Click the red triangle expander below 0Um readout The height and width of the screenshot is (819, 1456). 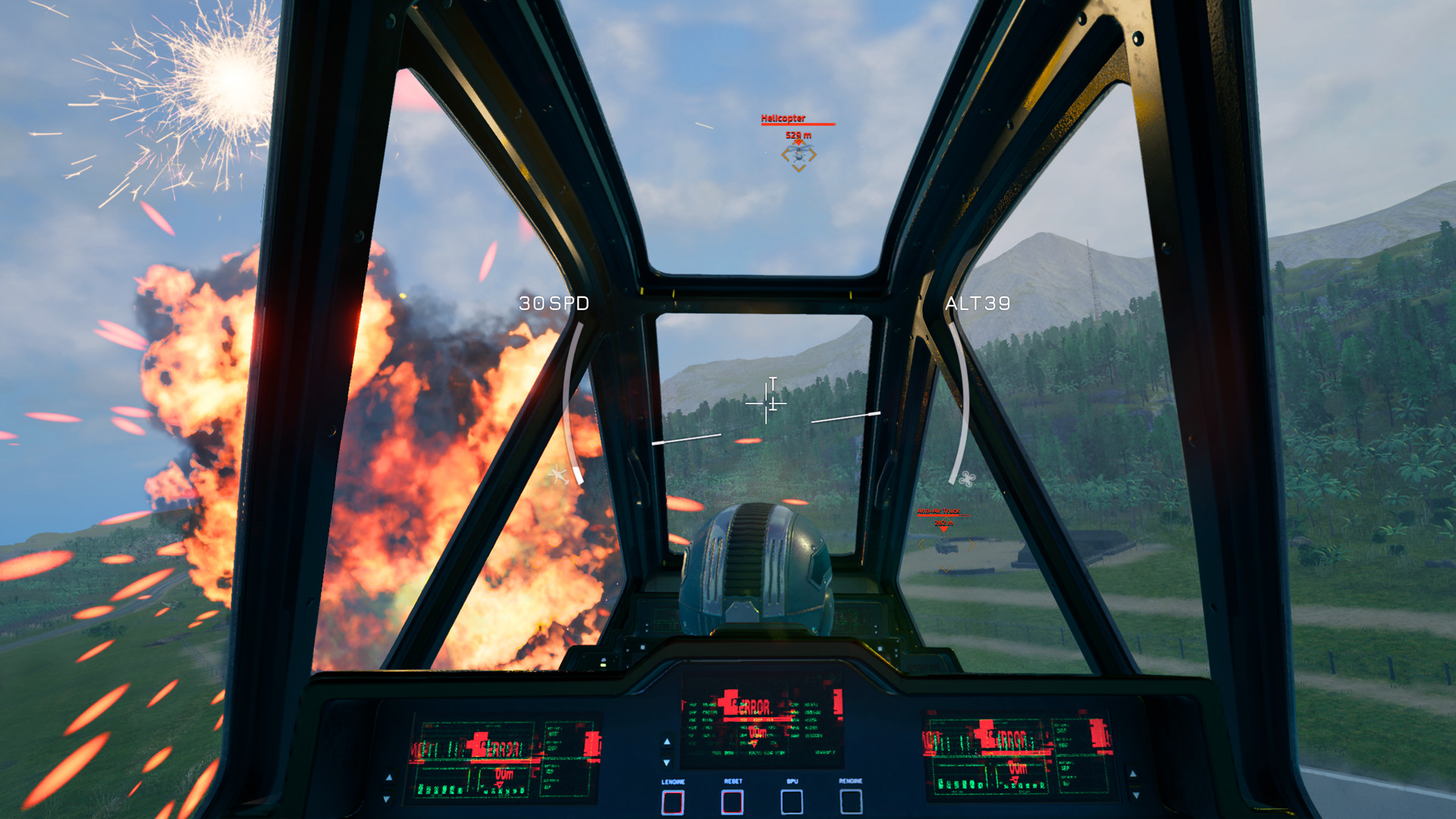pos(754,743)
